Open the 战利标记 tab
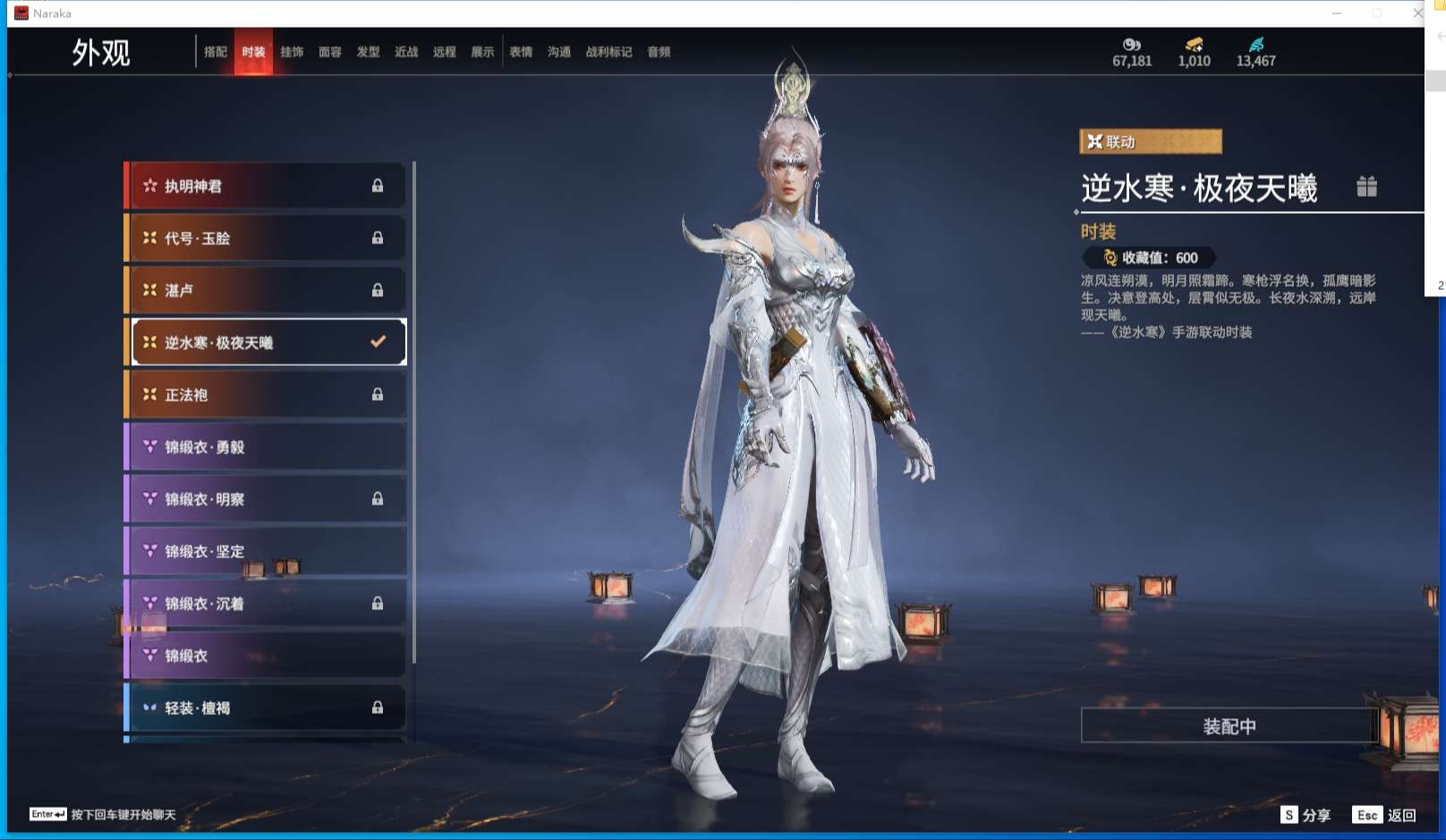 point(608,52)
